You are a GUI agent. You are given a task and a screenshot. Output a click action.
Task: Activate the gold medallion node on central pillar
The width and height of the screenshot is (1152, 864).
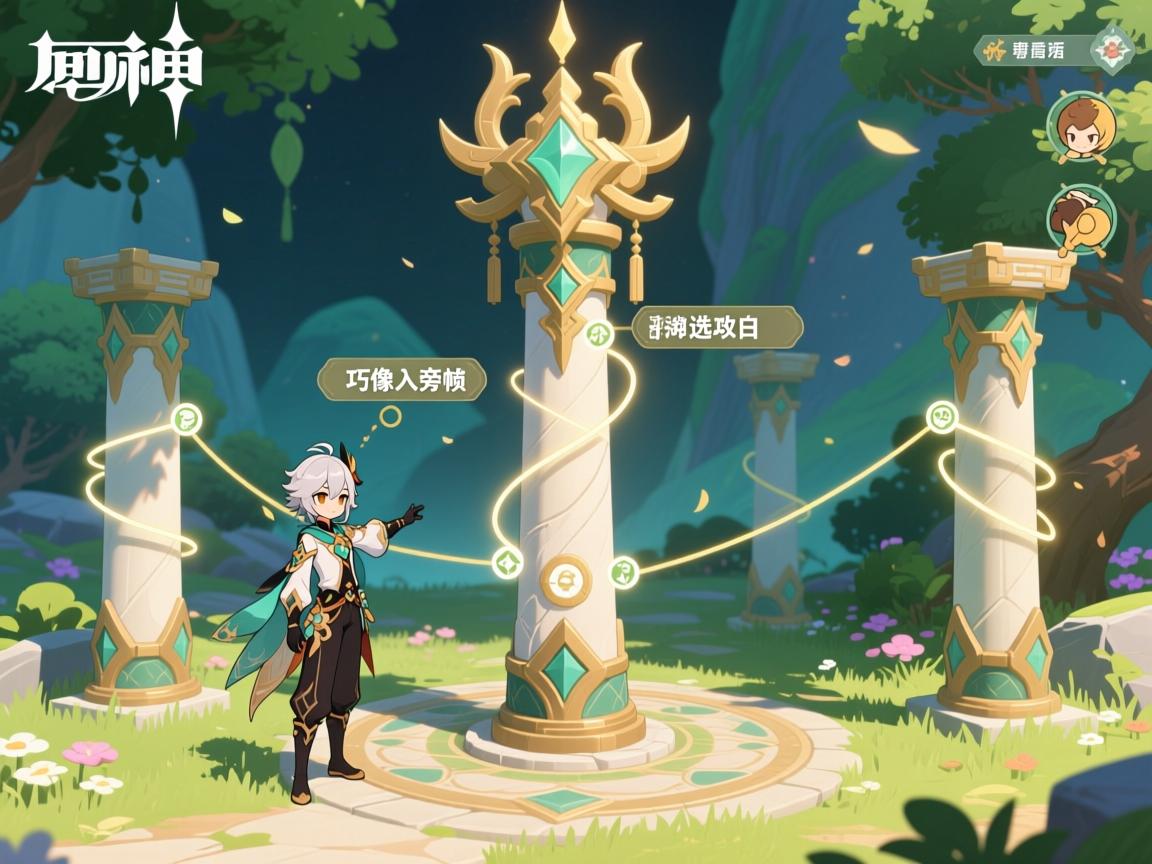[565, 579]
